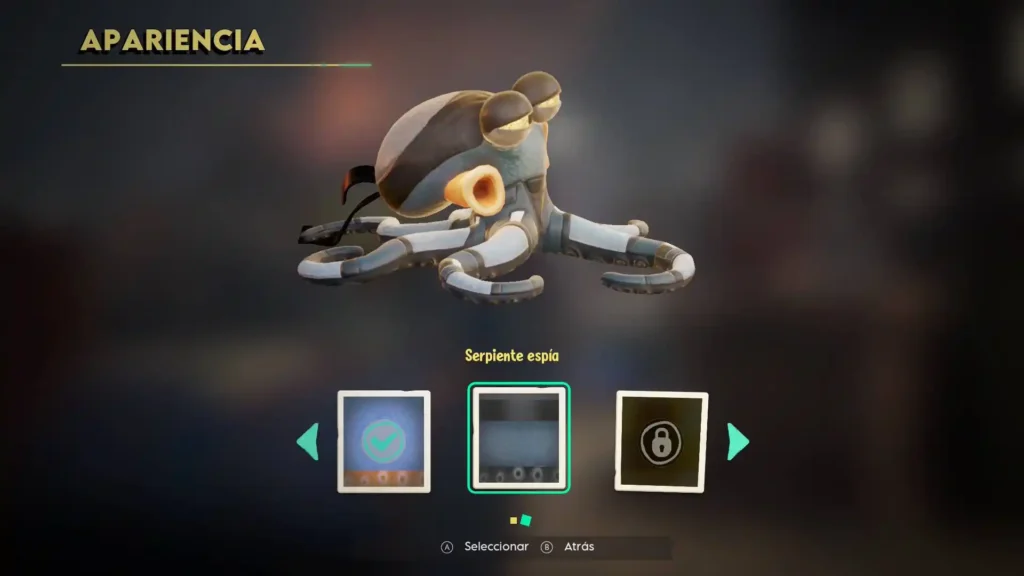This screenshot has height=576, width=1024.
Task: Click the locked skin with padlock icon
Action: (x=661, y=441)
